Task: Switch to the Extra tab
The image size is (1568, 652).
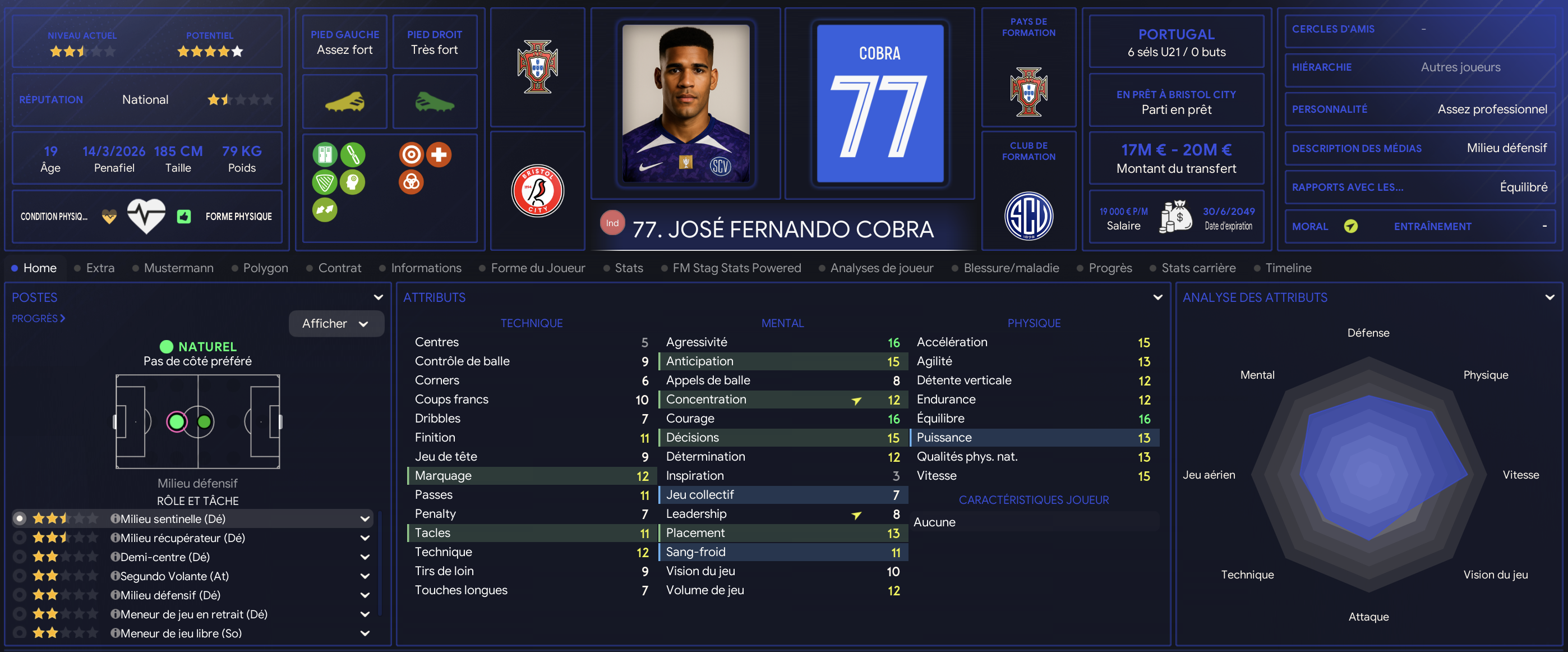Action: pyautogui.click(x=100, y=268)
